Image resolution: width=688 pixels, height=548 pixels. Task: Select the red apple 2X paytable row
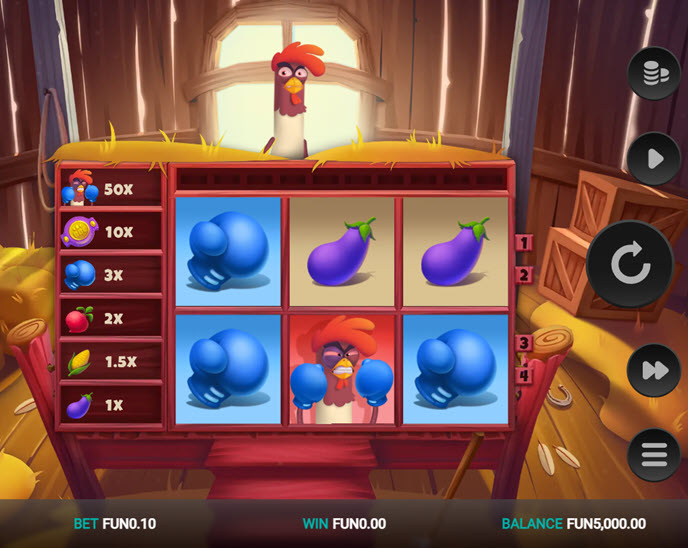[111, 318]
